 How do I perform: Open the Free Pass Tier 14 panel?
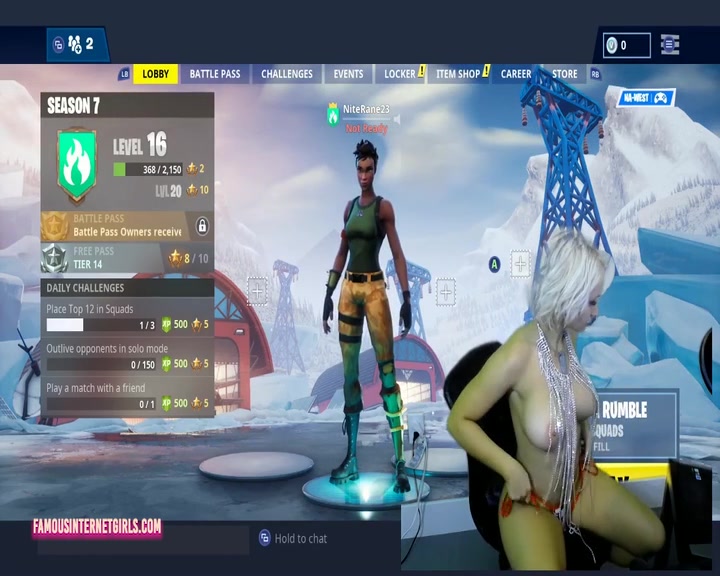pyautogui.click(x=127, y=258)
